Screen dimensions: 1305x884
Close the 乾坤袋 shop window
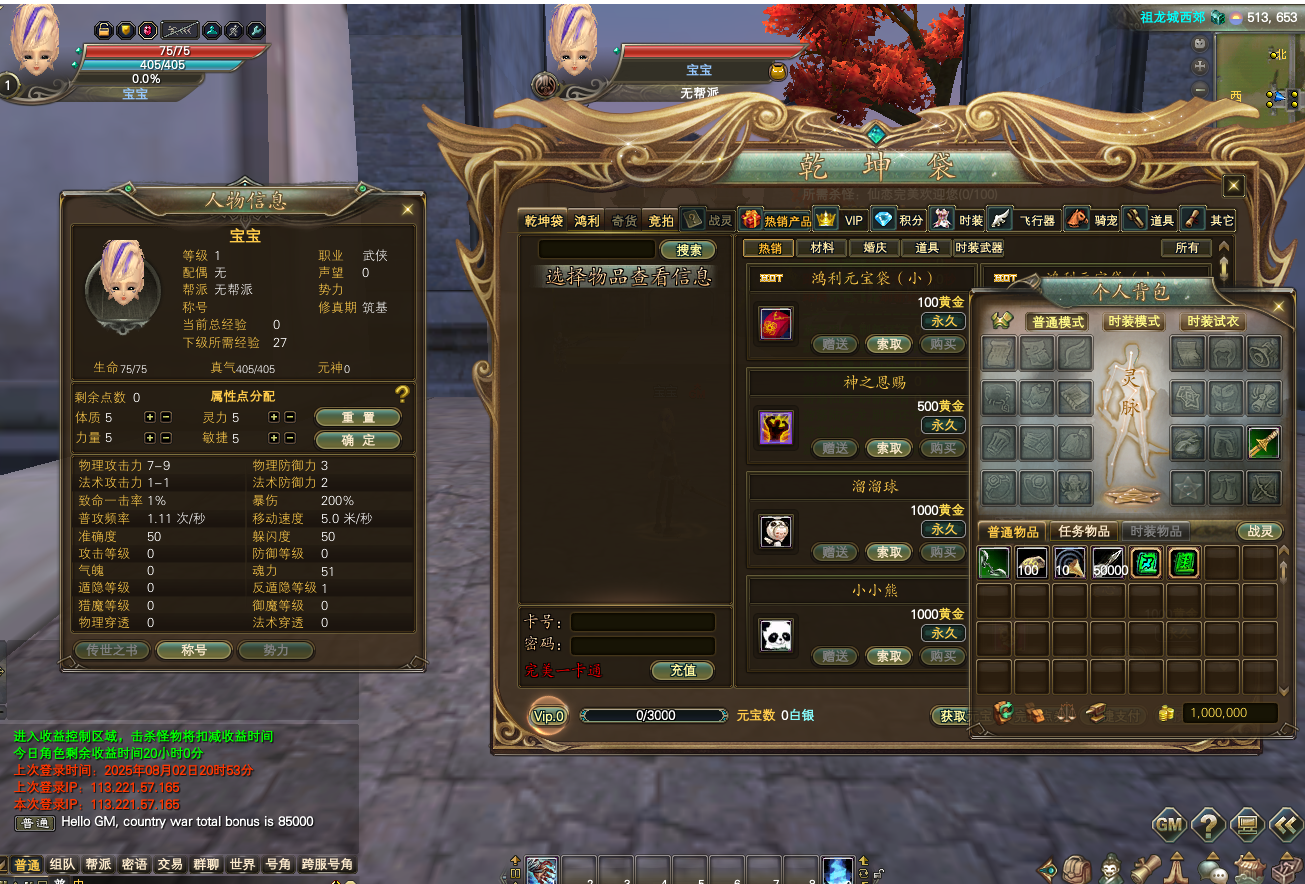(1233, 185)
